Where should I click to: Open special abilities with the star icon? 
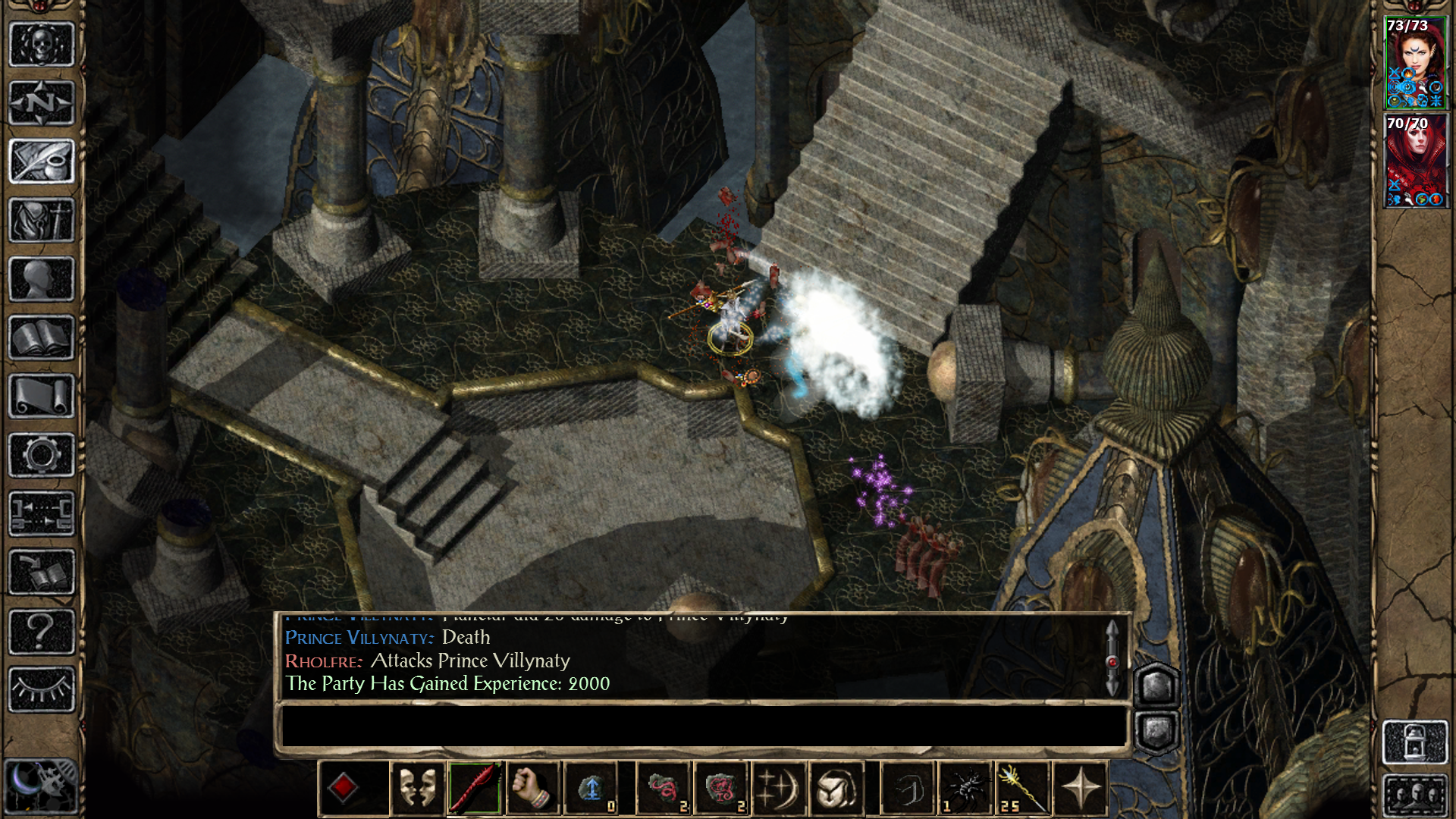tap(1080, 789)
